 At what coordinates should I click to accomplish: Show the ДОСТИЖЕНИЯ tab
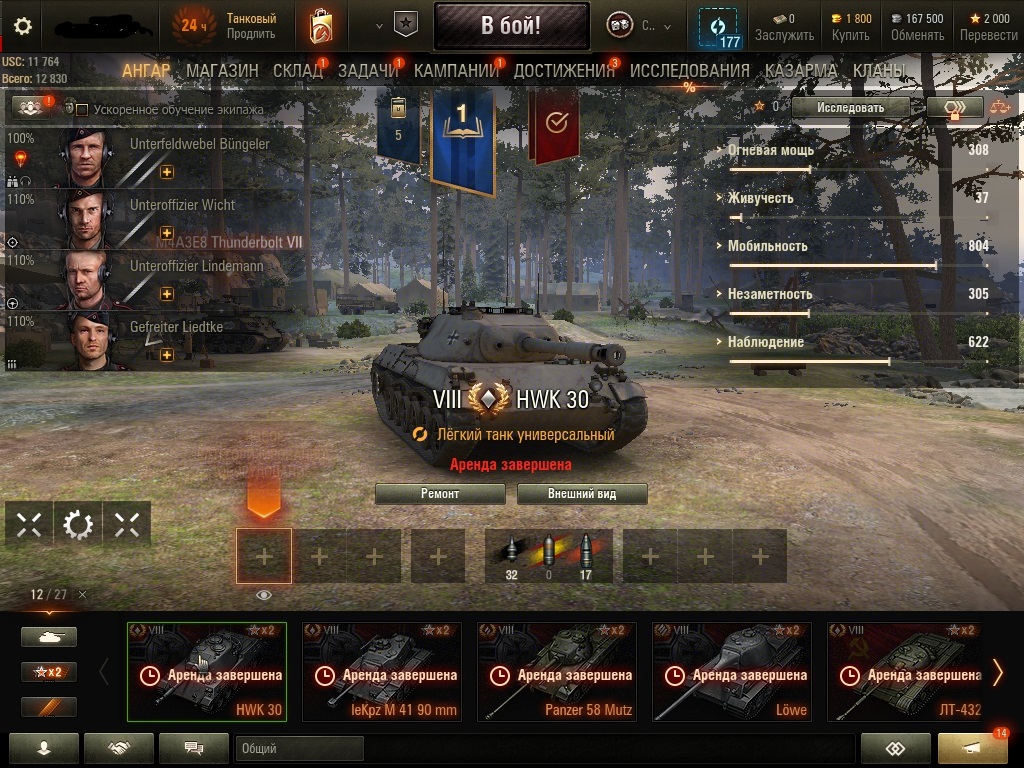click(564, 71)
